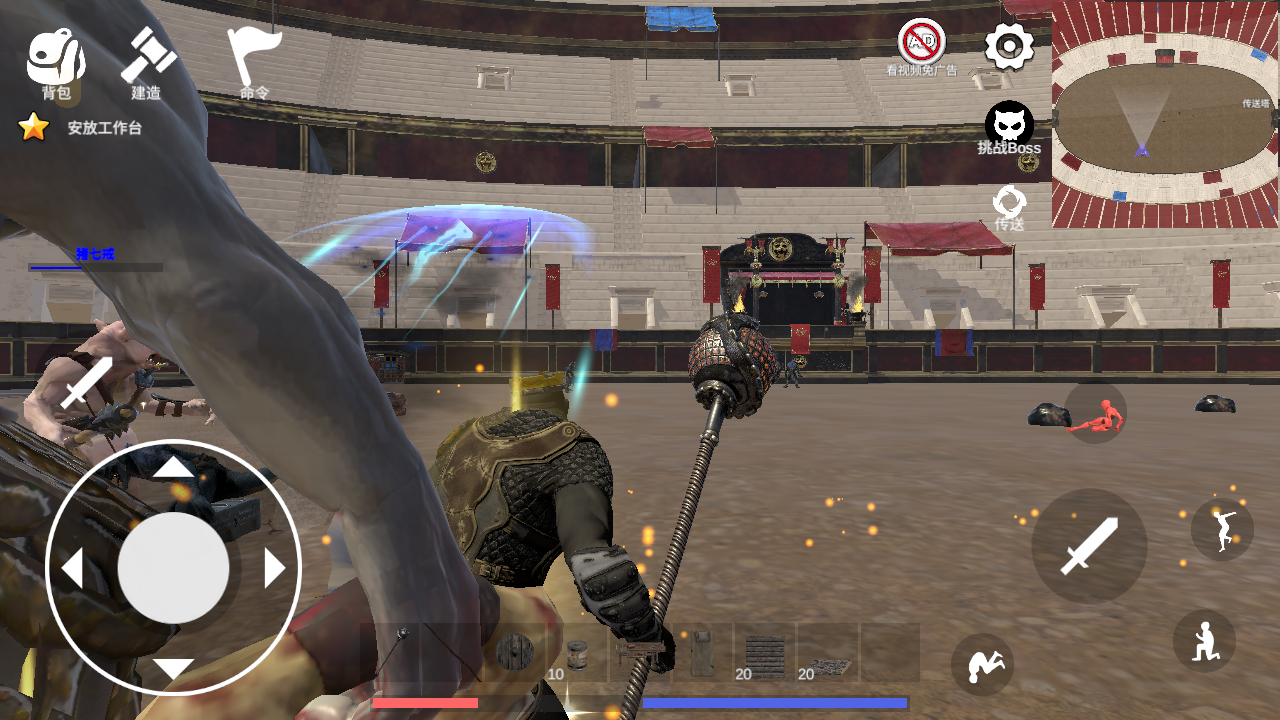Tap the dodge roll button
The height and width of the screenshot is (720, 1280).
point(982,665)
